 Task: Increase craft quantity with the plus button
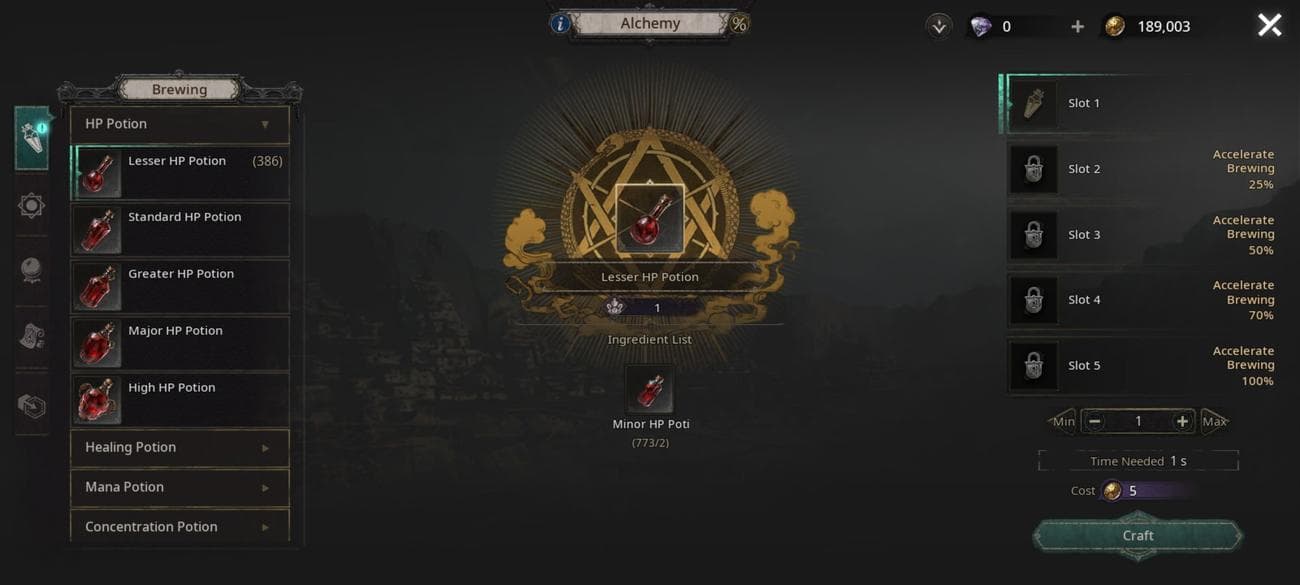[x=1182, y=422]
